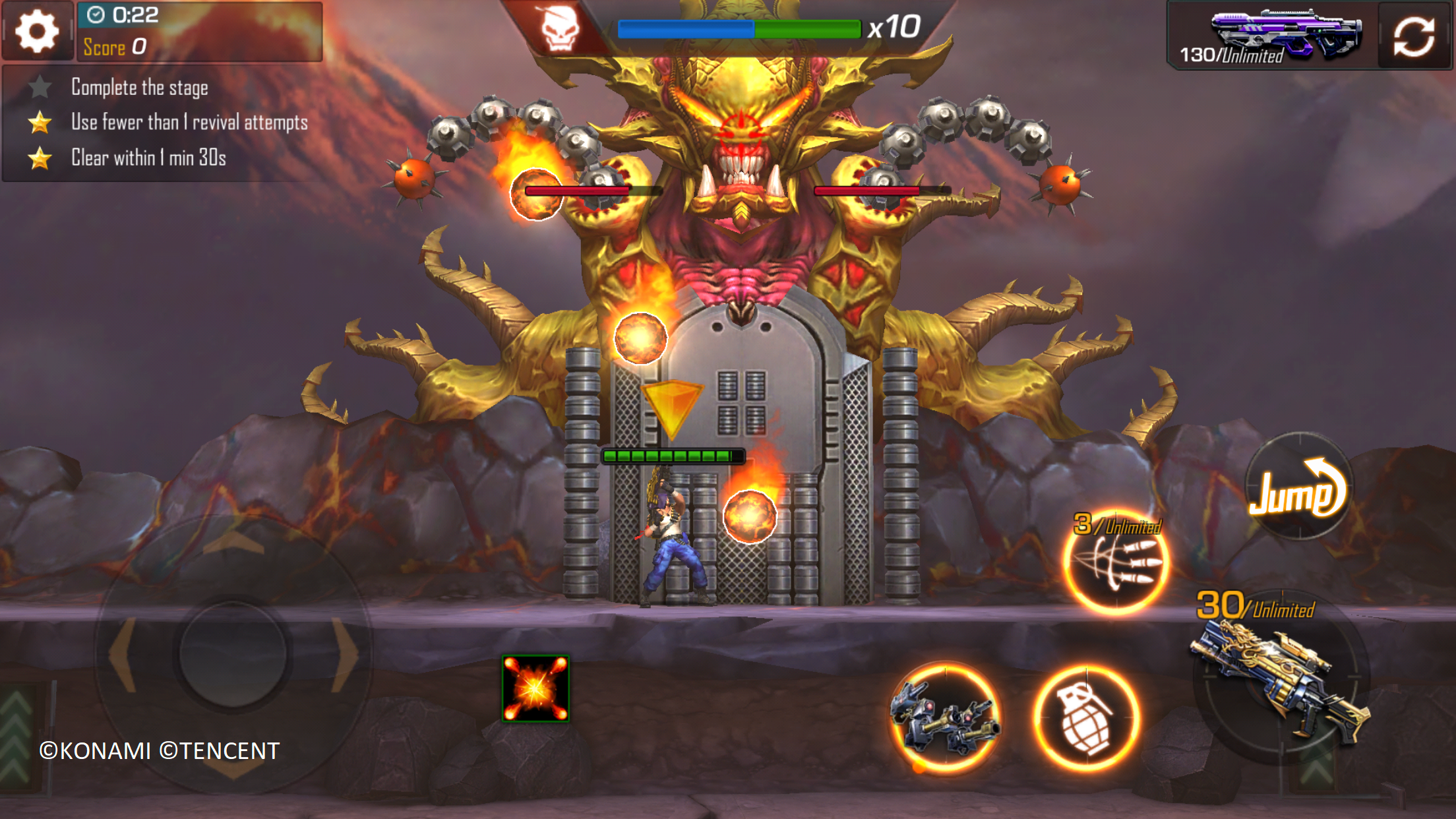
Task: Tap the weapon swap arrows button
Action: click(1413, 36)
